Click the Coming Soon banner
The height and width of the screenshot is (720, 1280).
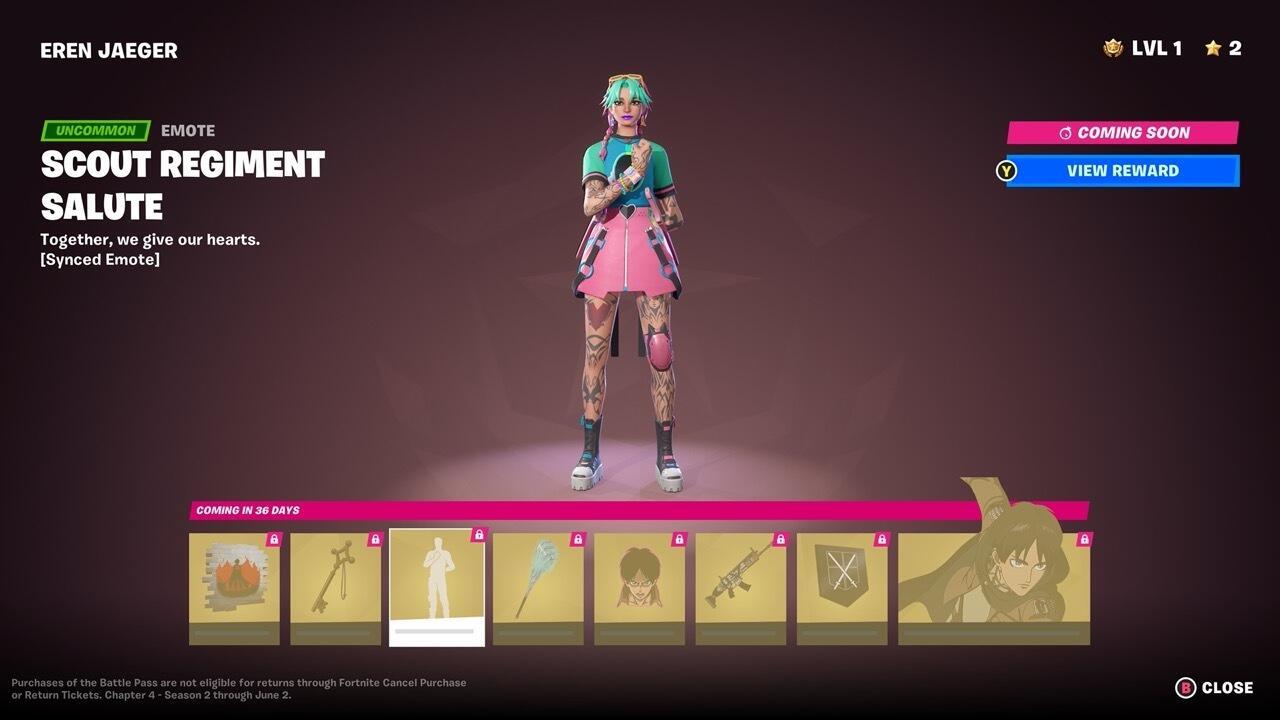pyautogui.click(x=1122, y=131)
